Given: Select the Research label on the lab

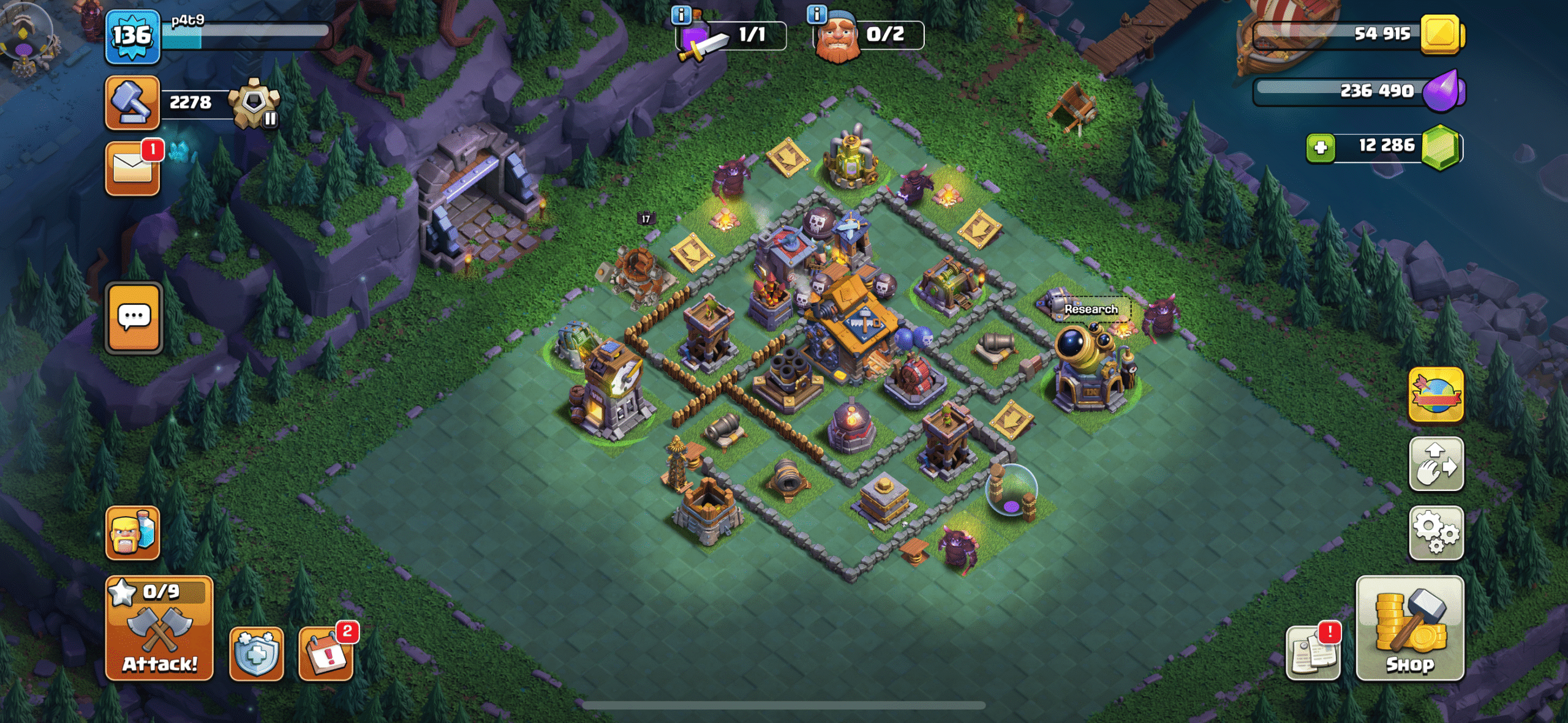Looking at the screenshot, I should tap(1091, 309).
